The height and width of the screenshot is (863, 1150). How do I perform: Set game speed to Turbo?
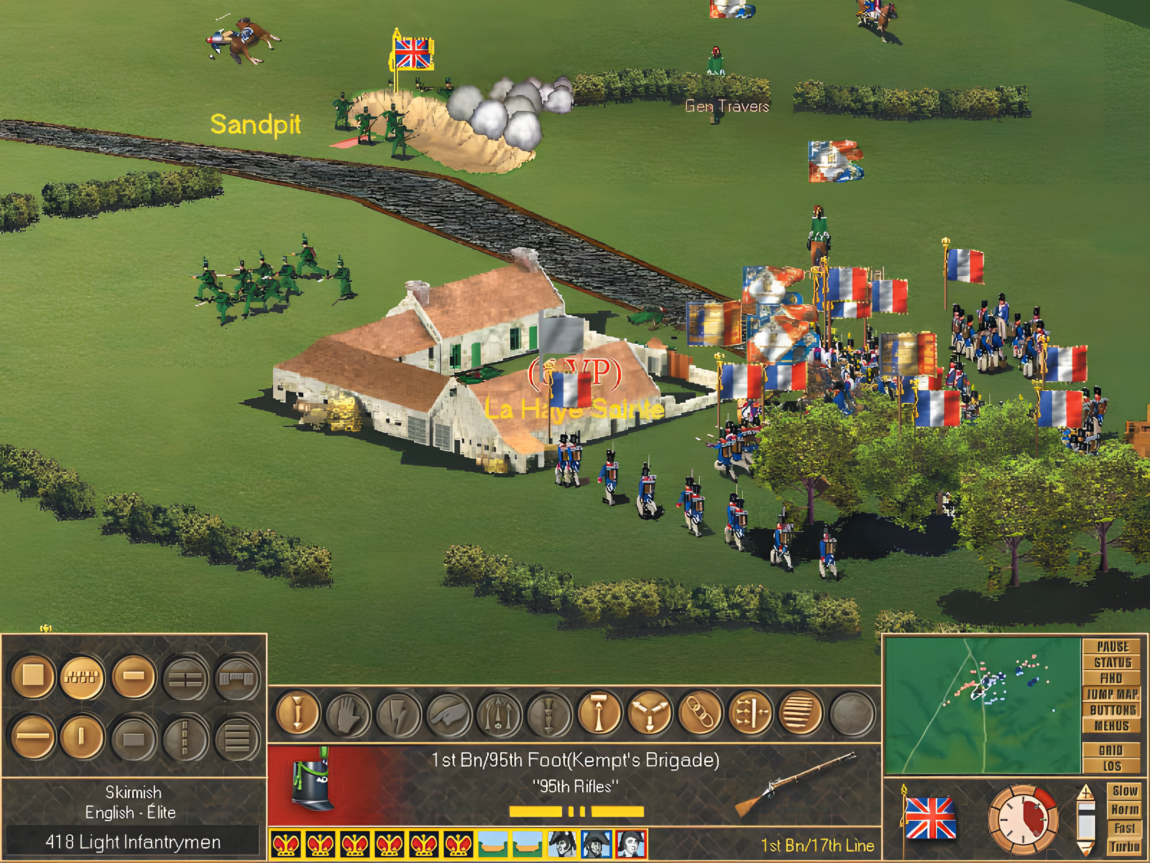[1124, 847]
